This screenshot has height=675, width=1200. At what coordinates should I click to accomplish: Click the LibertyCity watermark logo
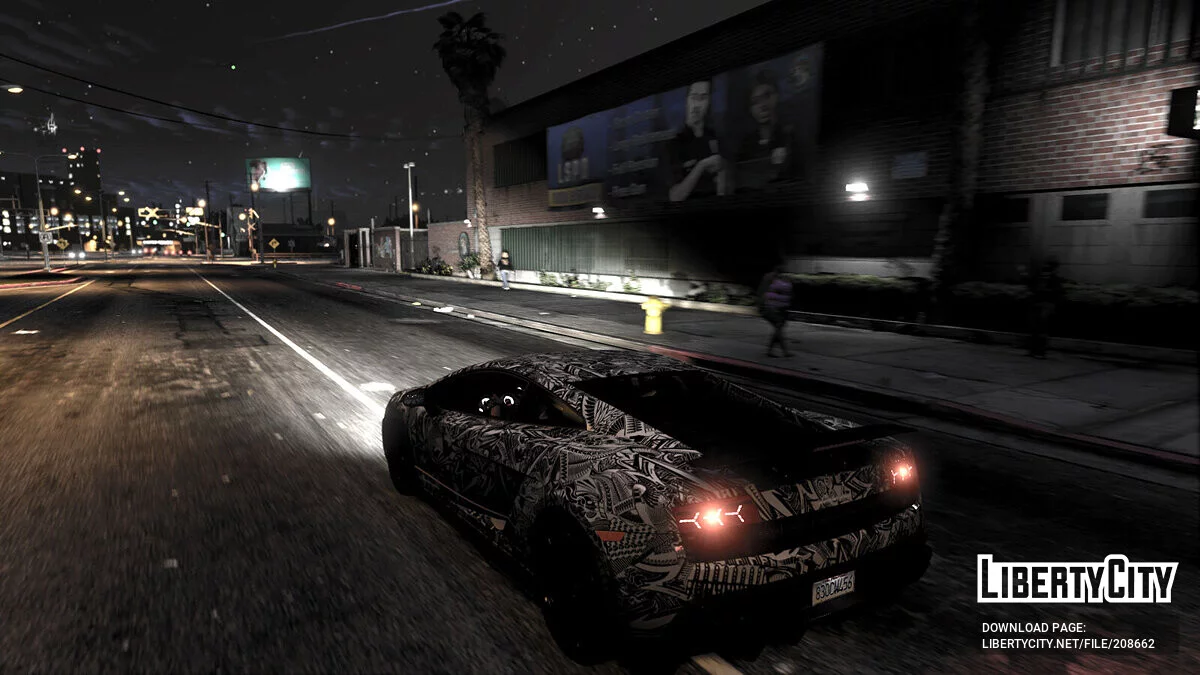(x=1077, y=580)
